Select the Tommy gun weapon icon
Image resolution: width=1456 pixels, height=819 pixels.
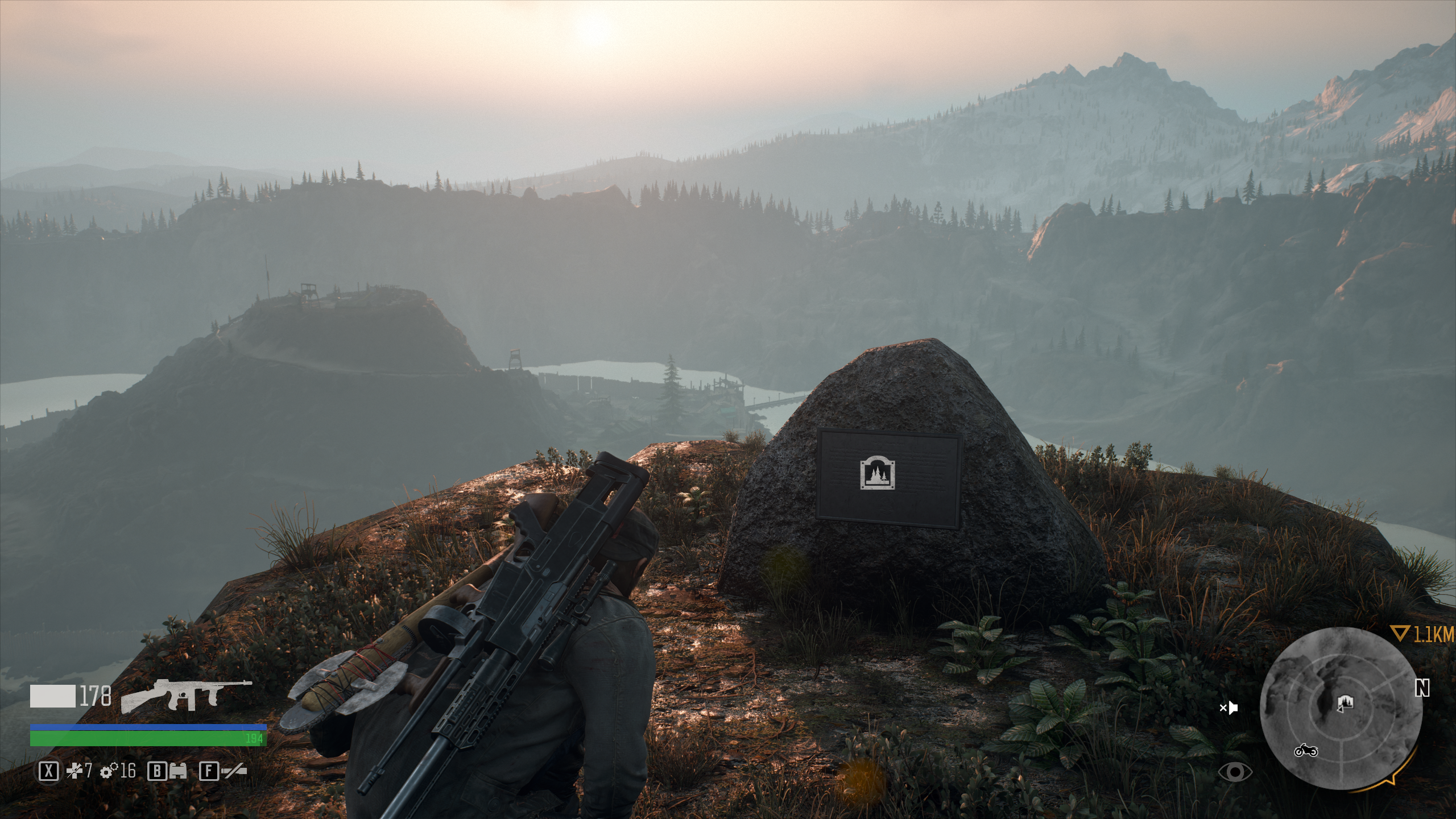187,696
